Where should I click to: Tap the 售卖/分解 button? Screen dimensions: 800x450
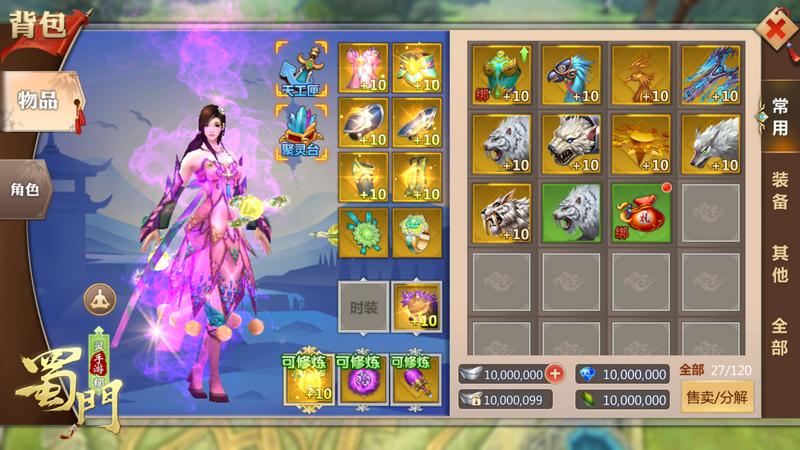(717, 397)
